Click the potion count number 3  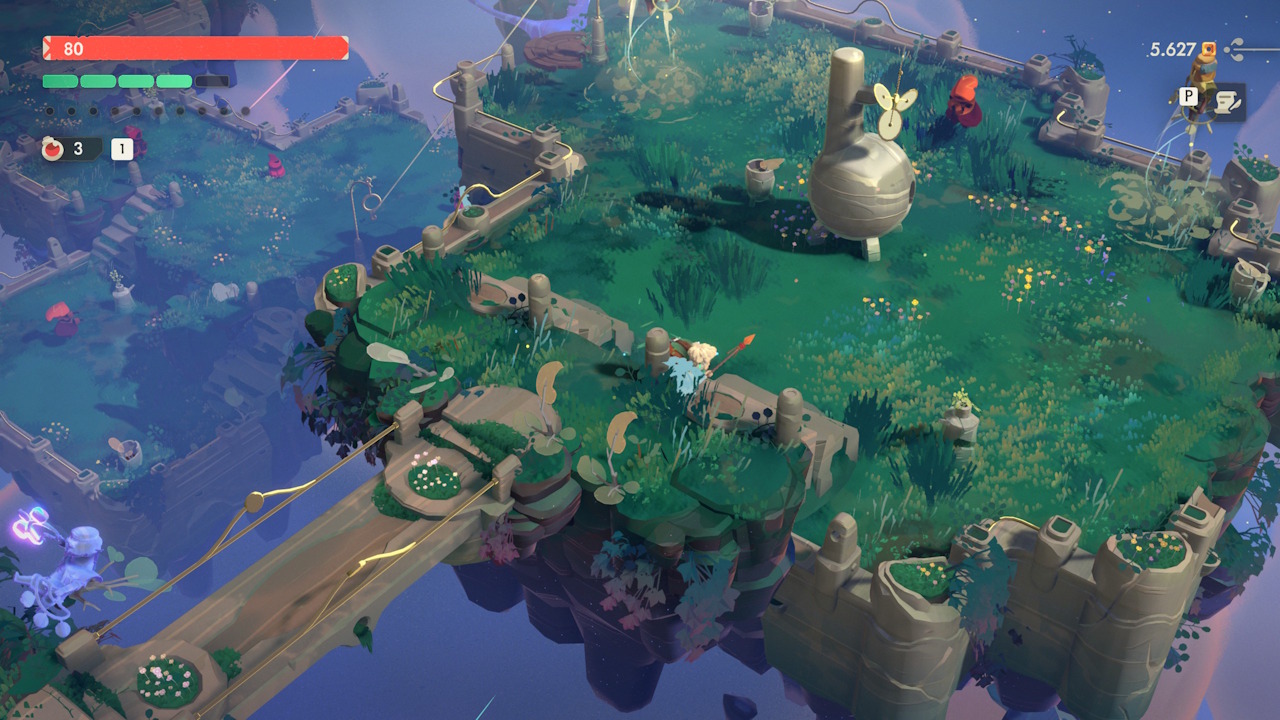(78, 149)
